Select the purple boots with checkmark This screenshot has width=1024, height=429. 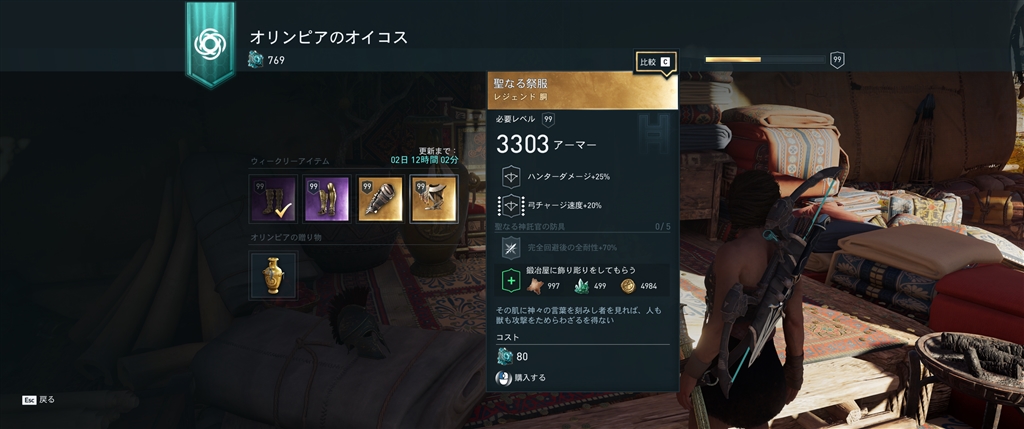pyautogui.click(x=274, y=199)
